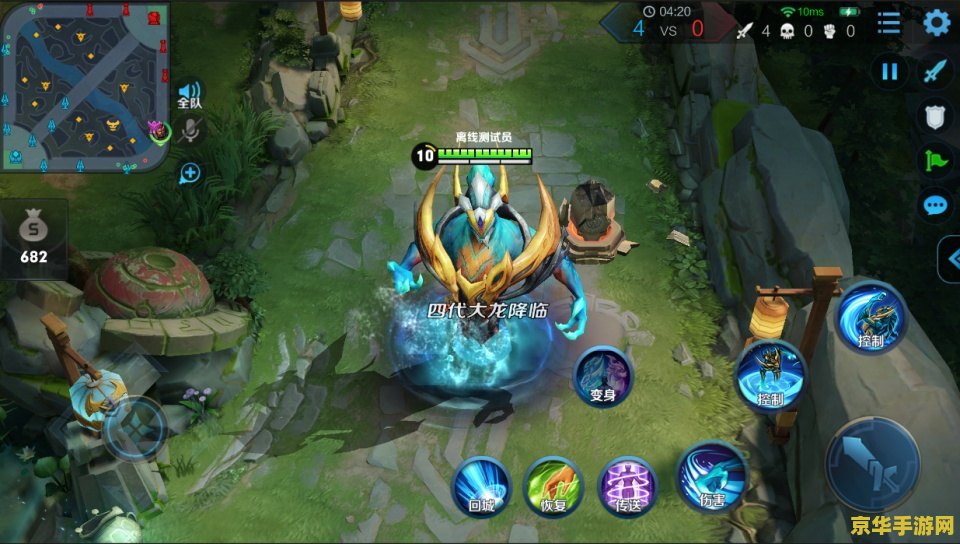960x544 pixels.
Task: Send the sword attack signal
Action: pos(934,71)
